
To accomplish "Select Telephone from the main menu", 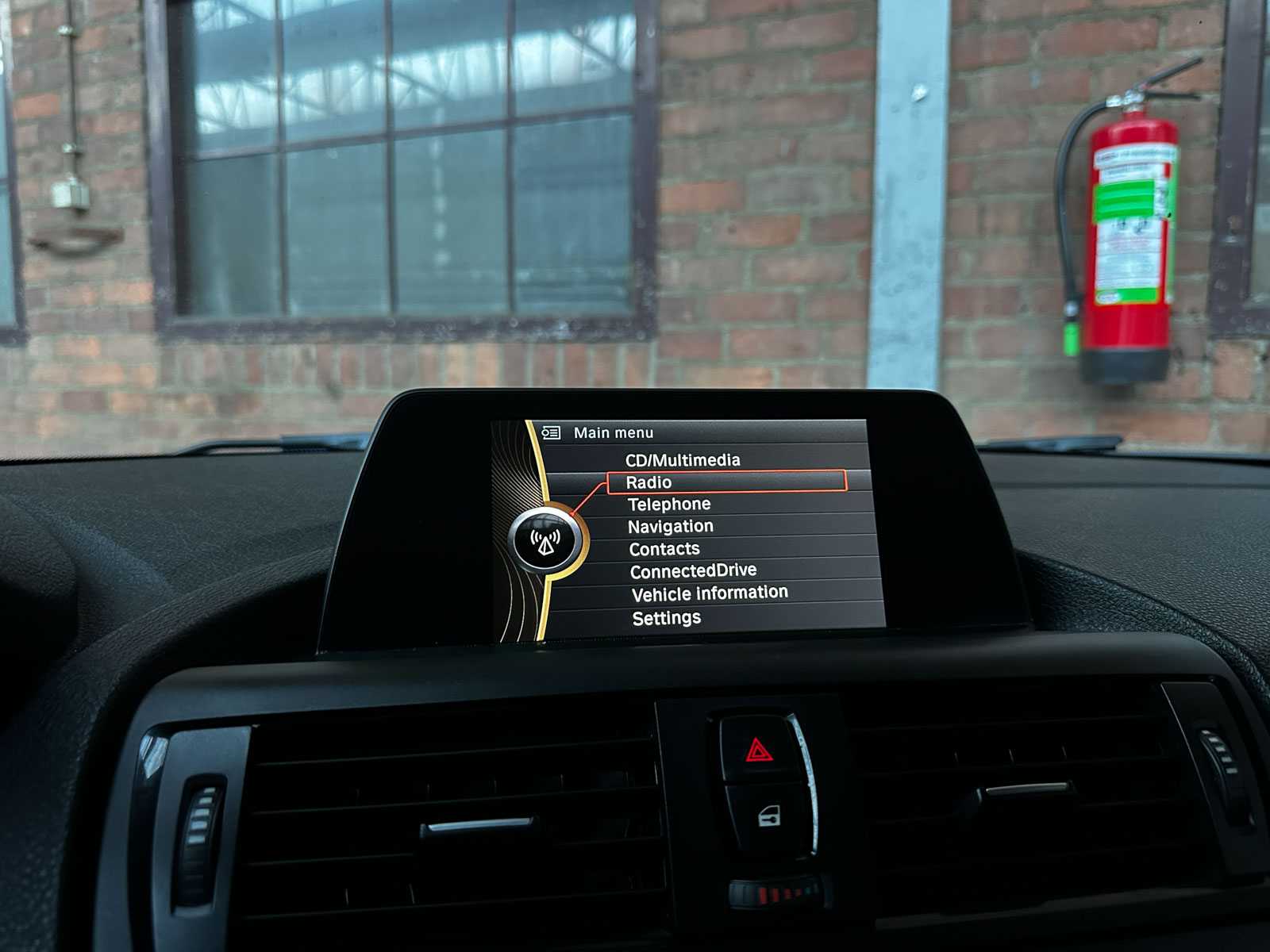I will 668,503.
